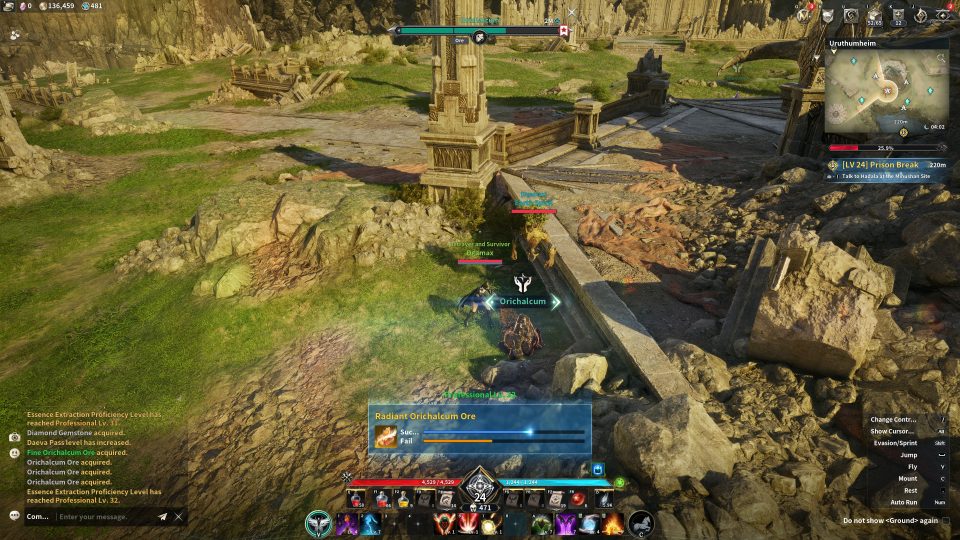
Task: Click the blue icon above the mana bar
Action: click(598, 468)
